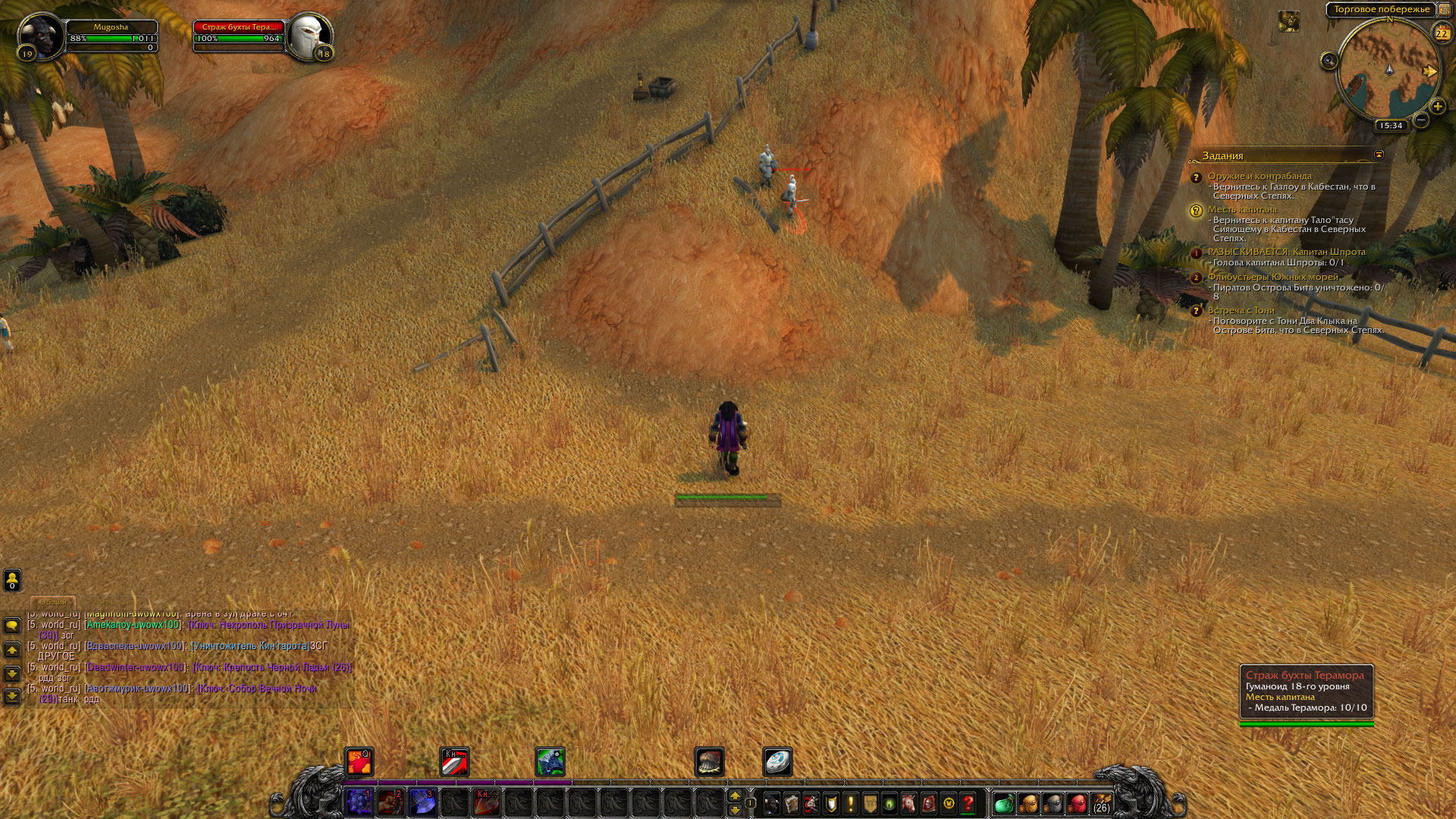Open the quest log exclamation mark button

click(x=851, y=803)
